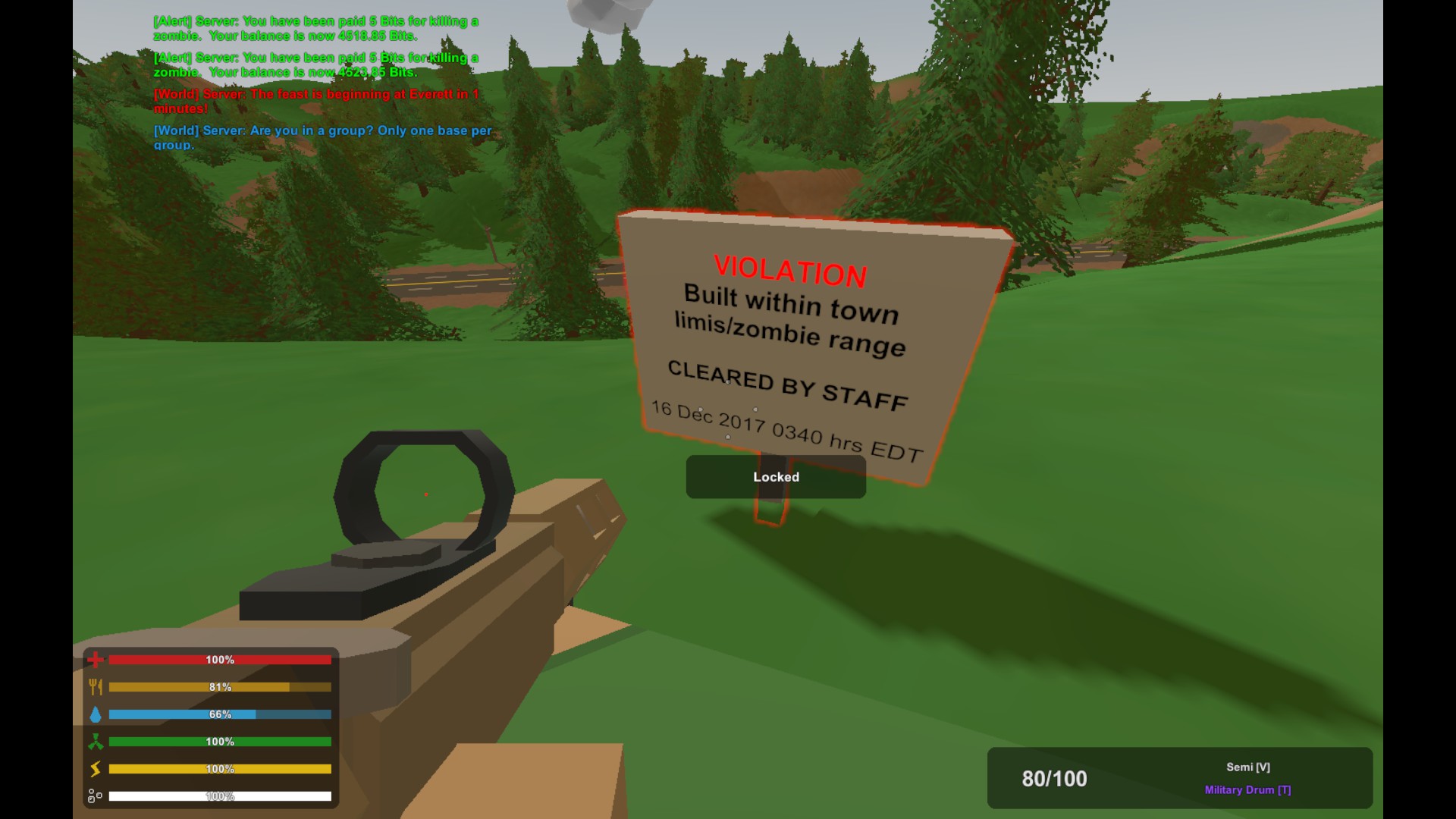
Task: Select the oxygen bubbles icon
Action: point(96,796)
